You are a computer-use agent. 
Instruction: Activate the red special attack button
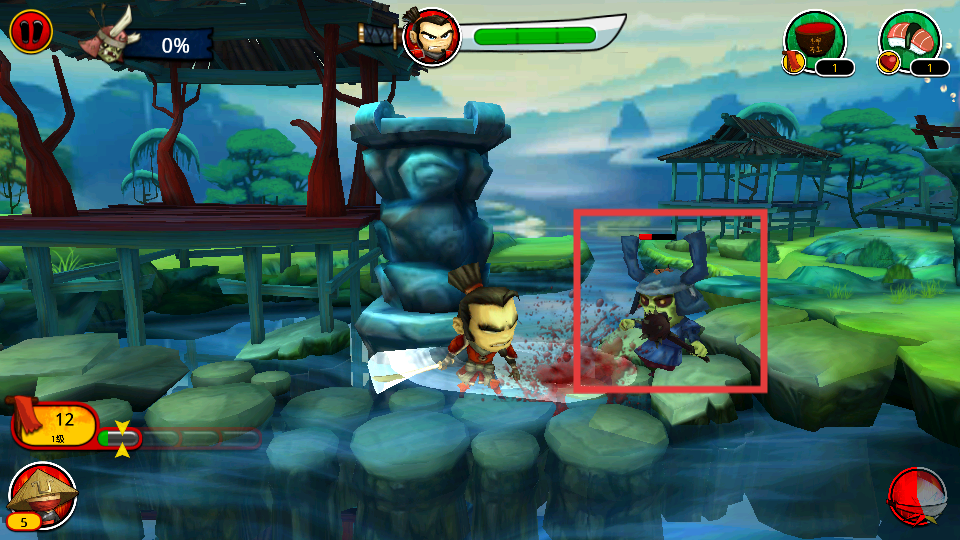pos(917,495)
